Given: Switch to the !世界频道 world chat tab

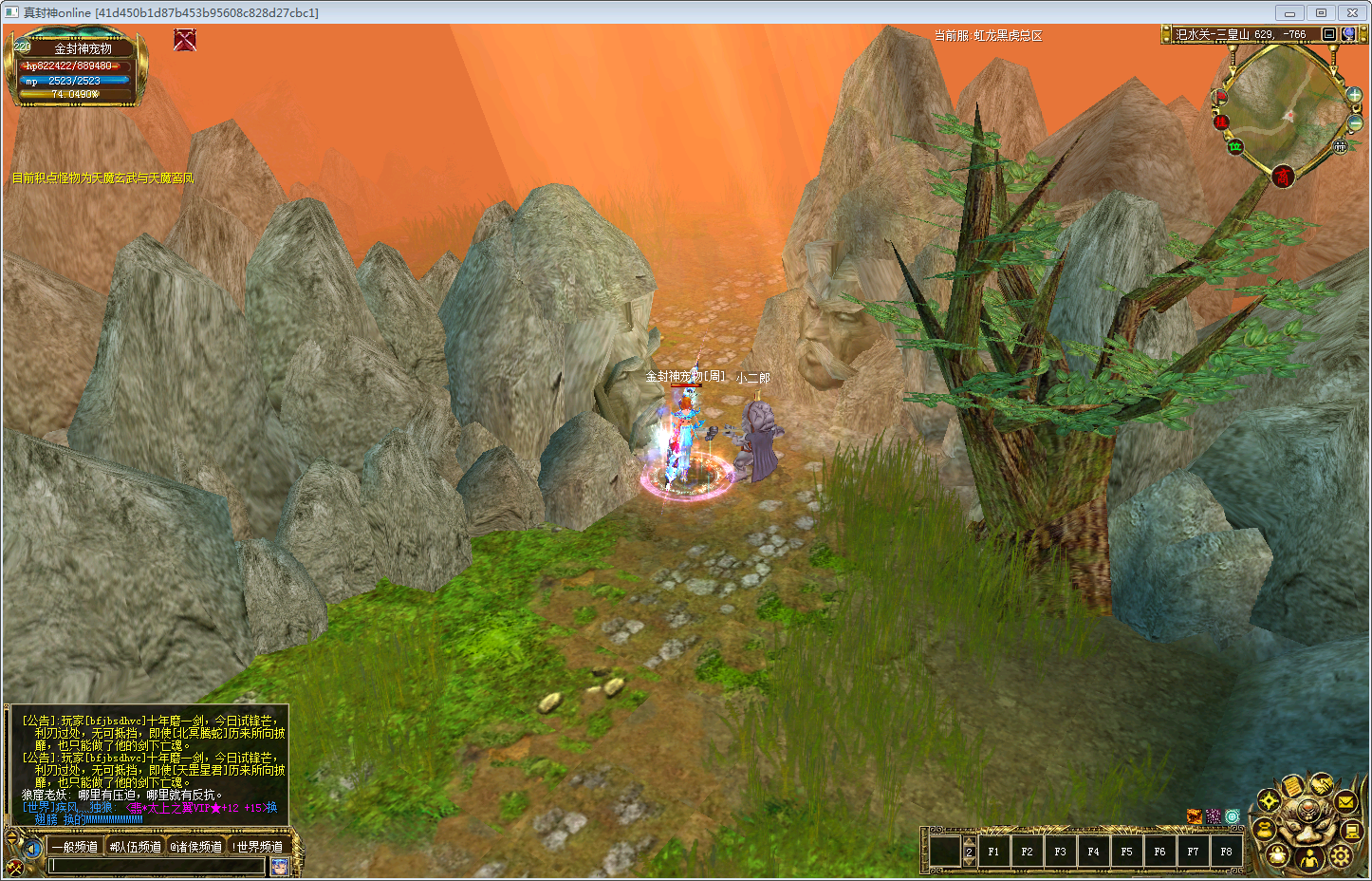Looking at the screenshot, I should coord(258,846).
